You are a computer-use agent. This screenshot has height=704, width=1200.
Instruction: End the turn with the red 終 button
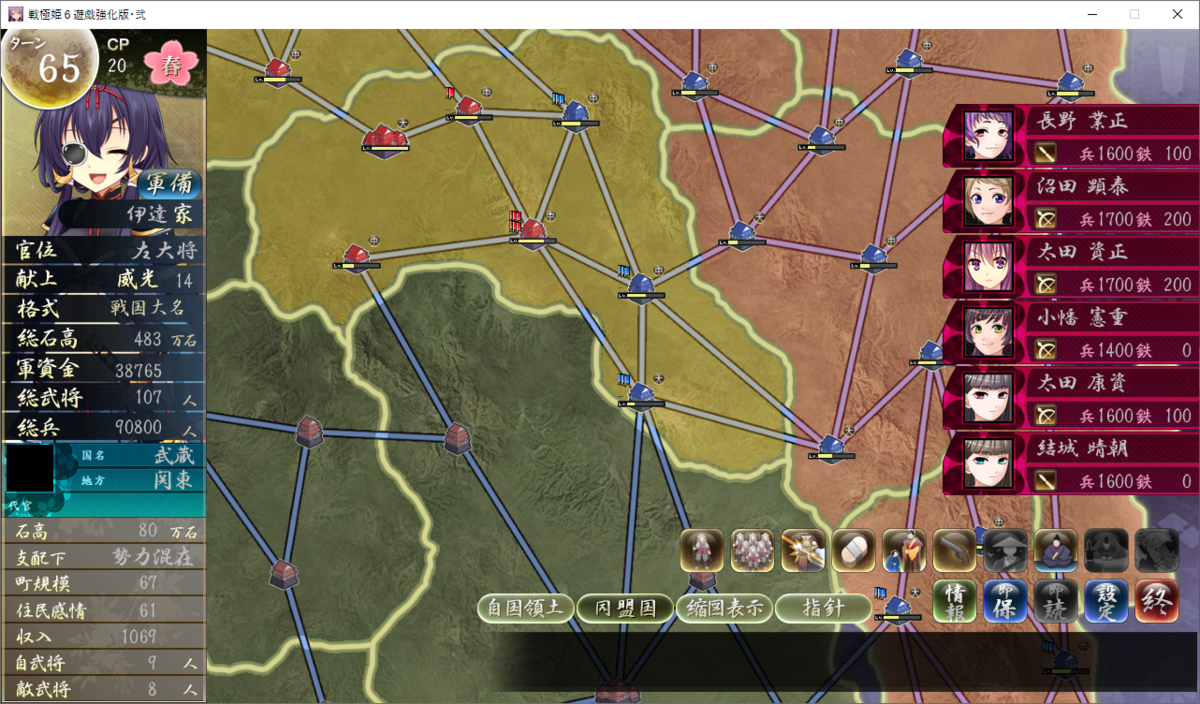click(1157, 602)
